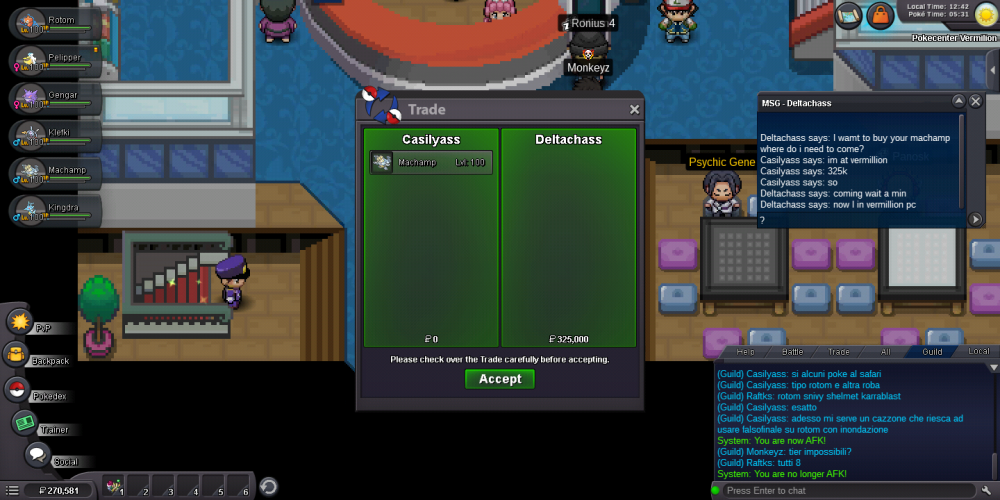Open the Pokedex
This screenshot has height=500, width=1000.
click(17, 390)
